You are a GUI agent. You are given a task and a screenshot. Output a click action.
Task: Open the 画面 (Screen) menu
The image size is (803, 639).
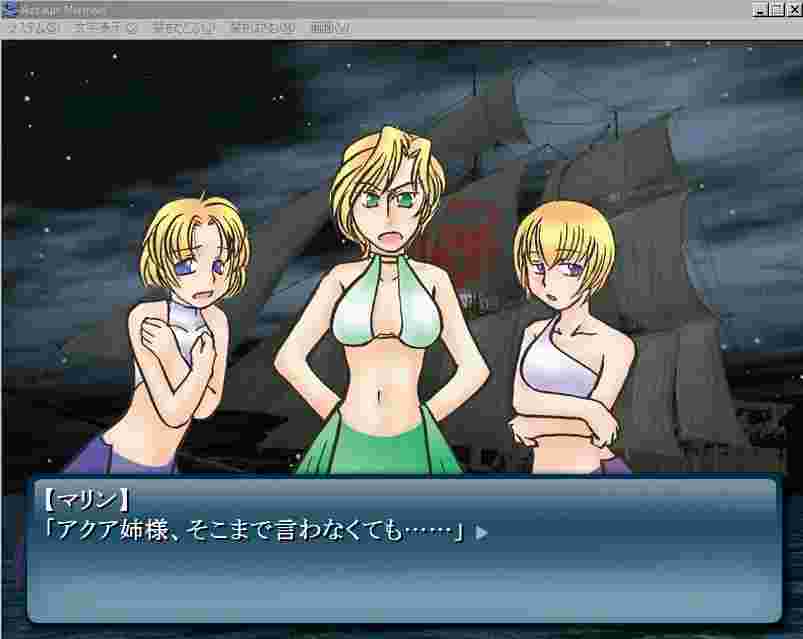[x=330, y=28]
